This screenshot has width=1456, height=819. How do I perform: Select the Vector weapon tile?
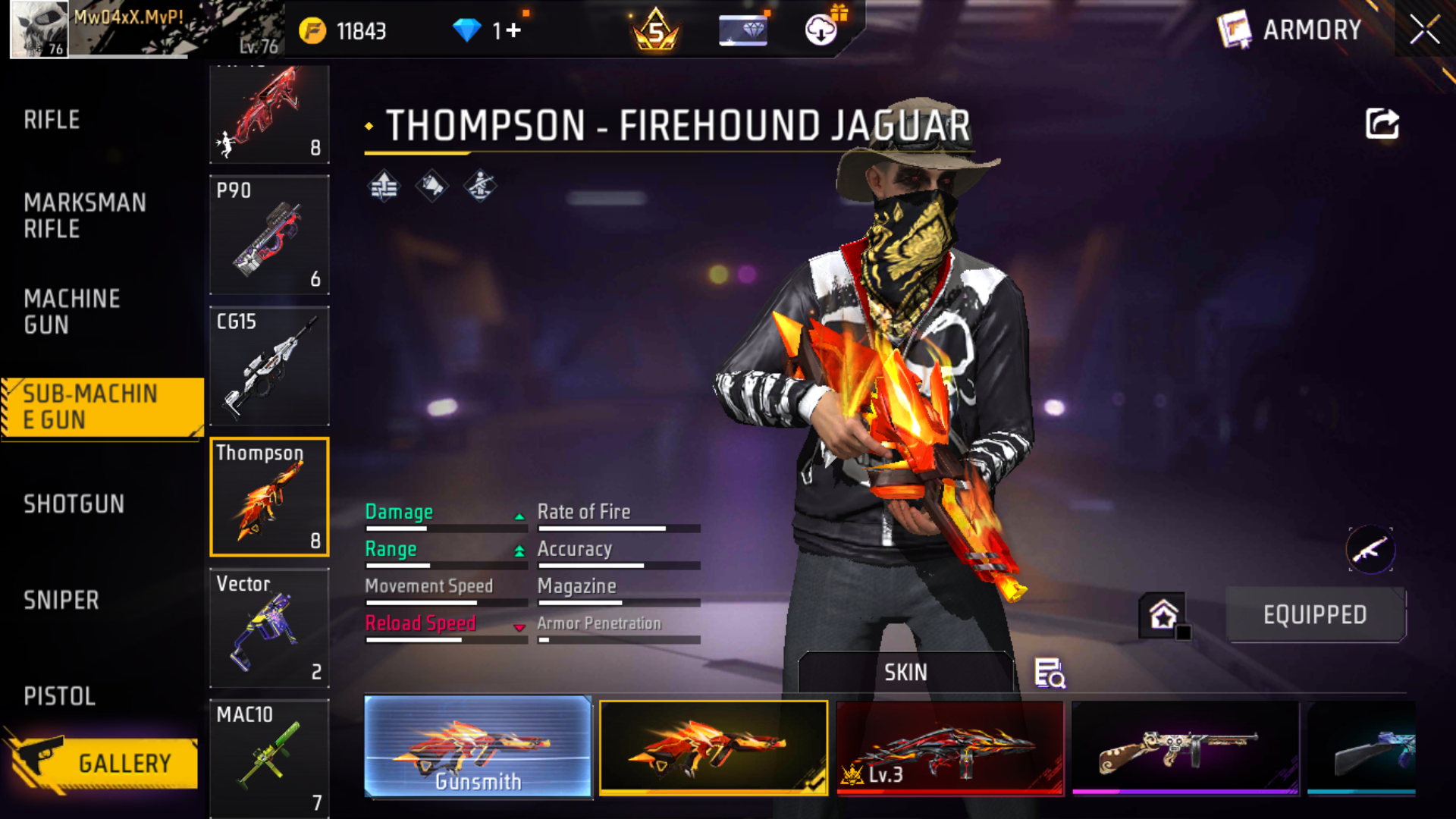[x=269, y=629]
